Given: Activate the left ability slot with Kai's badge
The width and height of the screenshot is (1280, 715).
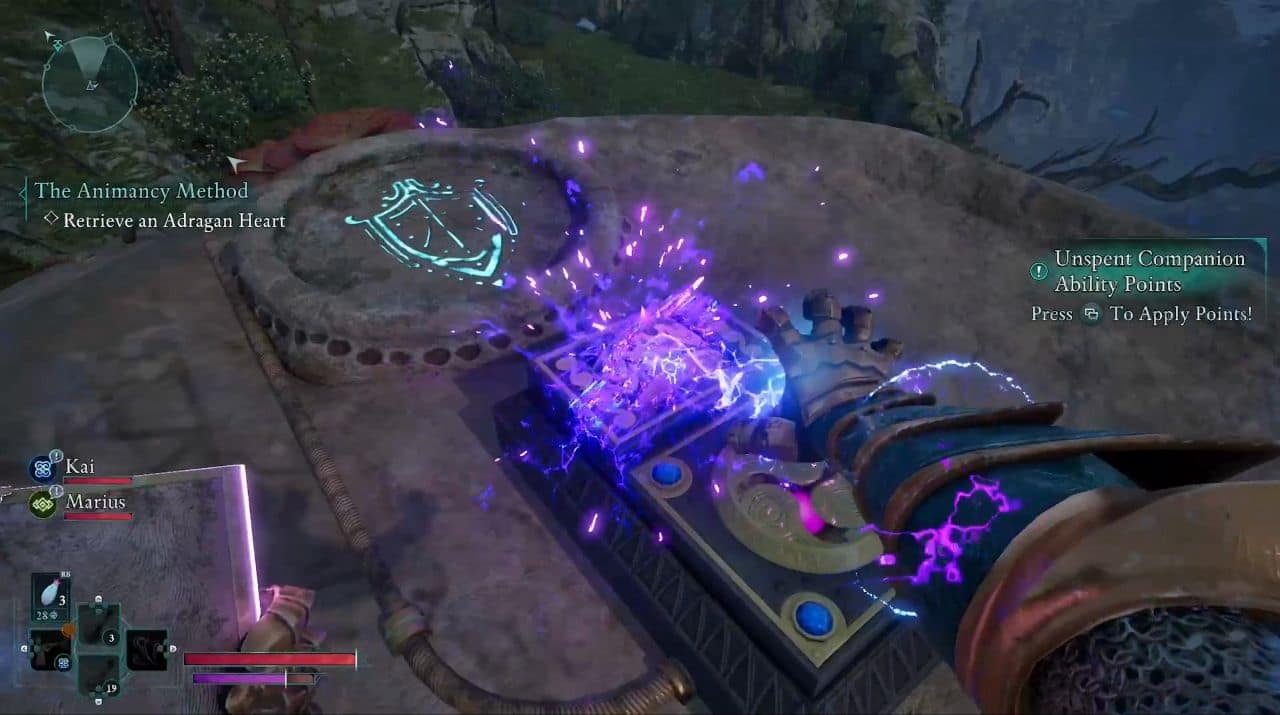Looking at the screenshot, I should click(49, 650).
